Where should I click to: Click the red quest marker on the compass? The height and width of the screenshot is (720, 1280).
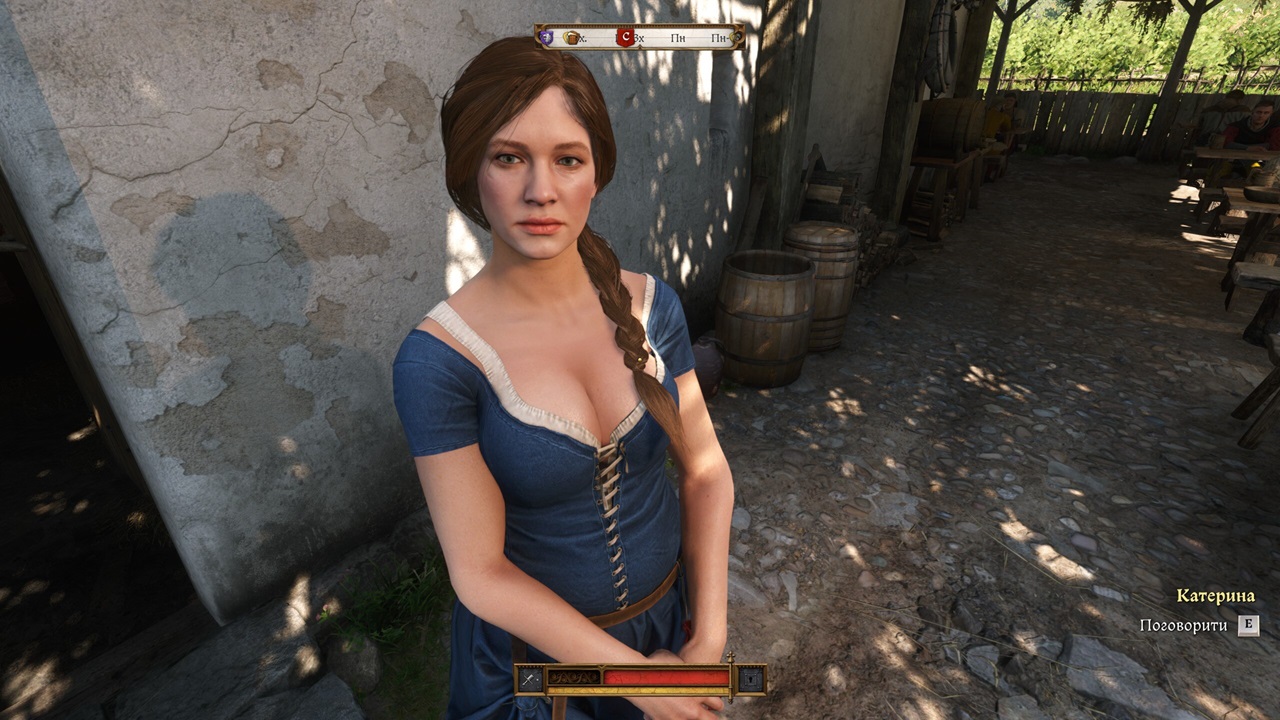(x=627, y=36)
